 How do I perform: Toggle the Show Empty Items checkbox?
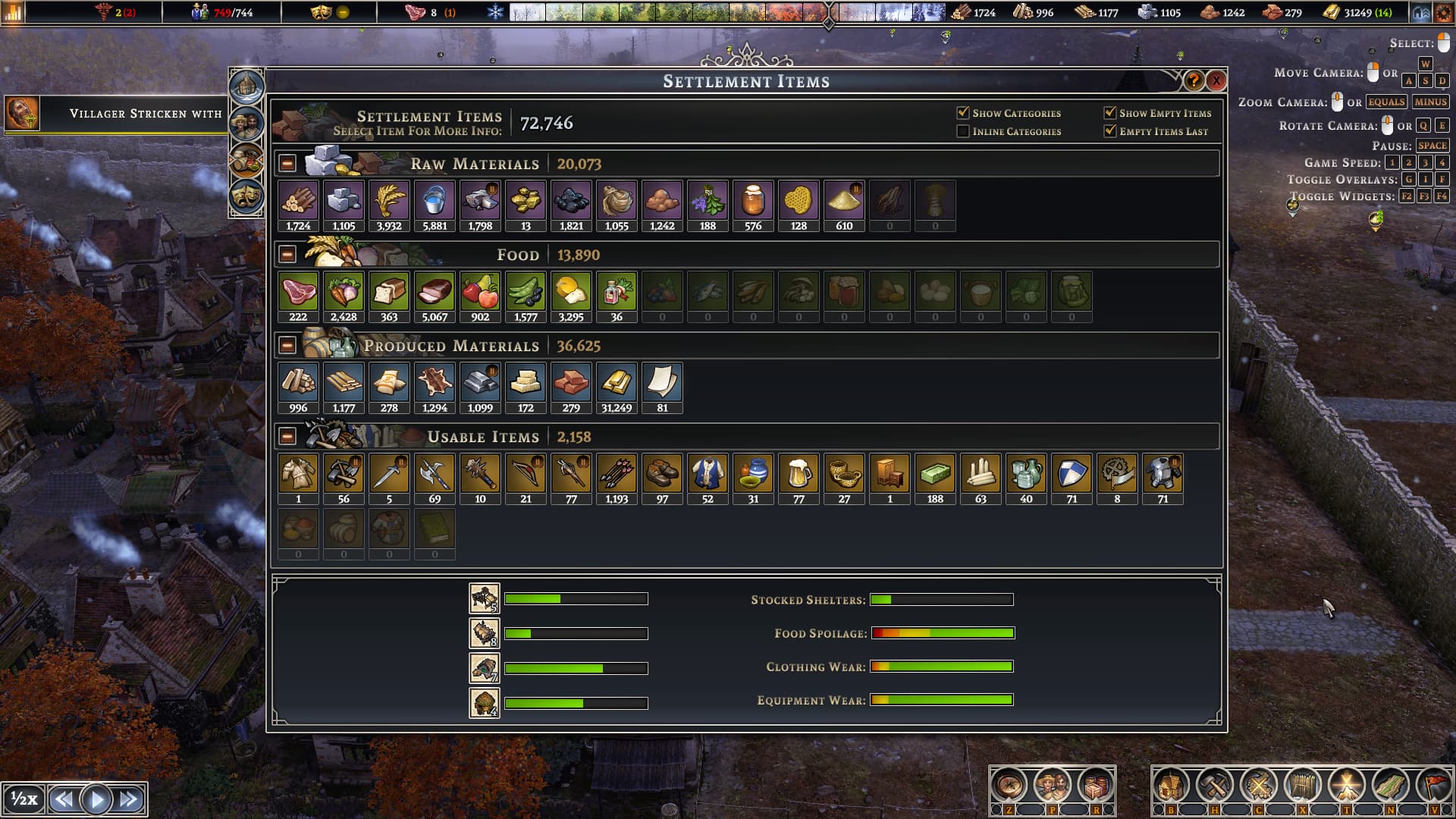point(1110,113)
